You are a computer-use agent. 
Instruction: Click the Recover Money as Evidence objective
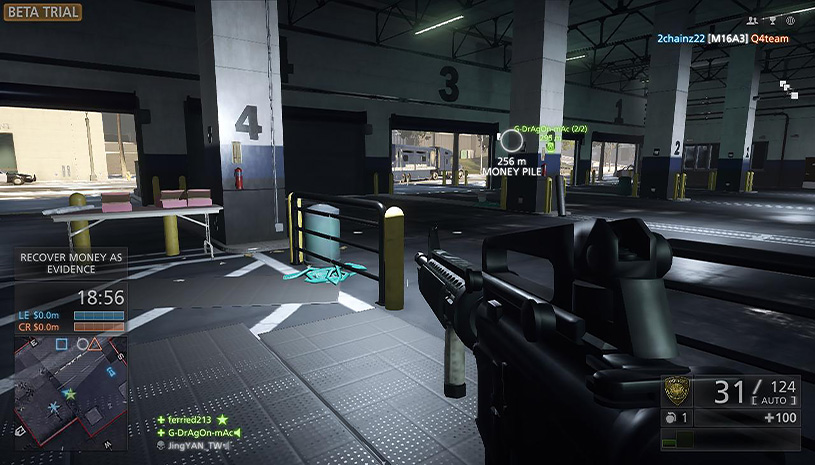pyautogui.click(x=72, y=264)
